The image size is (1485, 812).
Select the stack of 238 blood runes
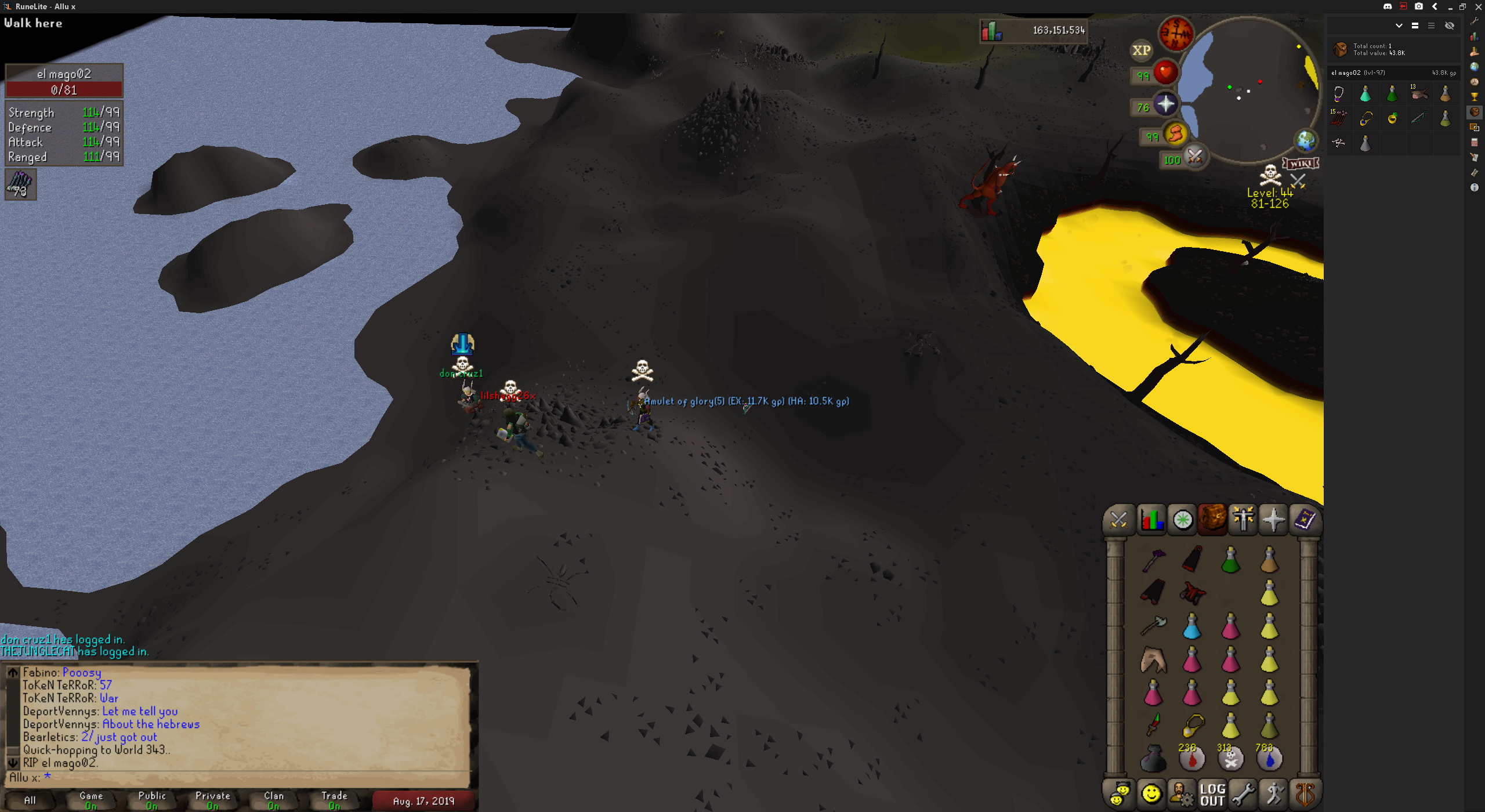point(1191,758)
